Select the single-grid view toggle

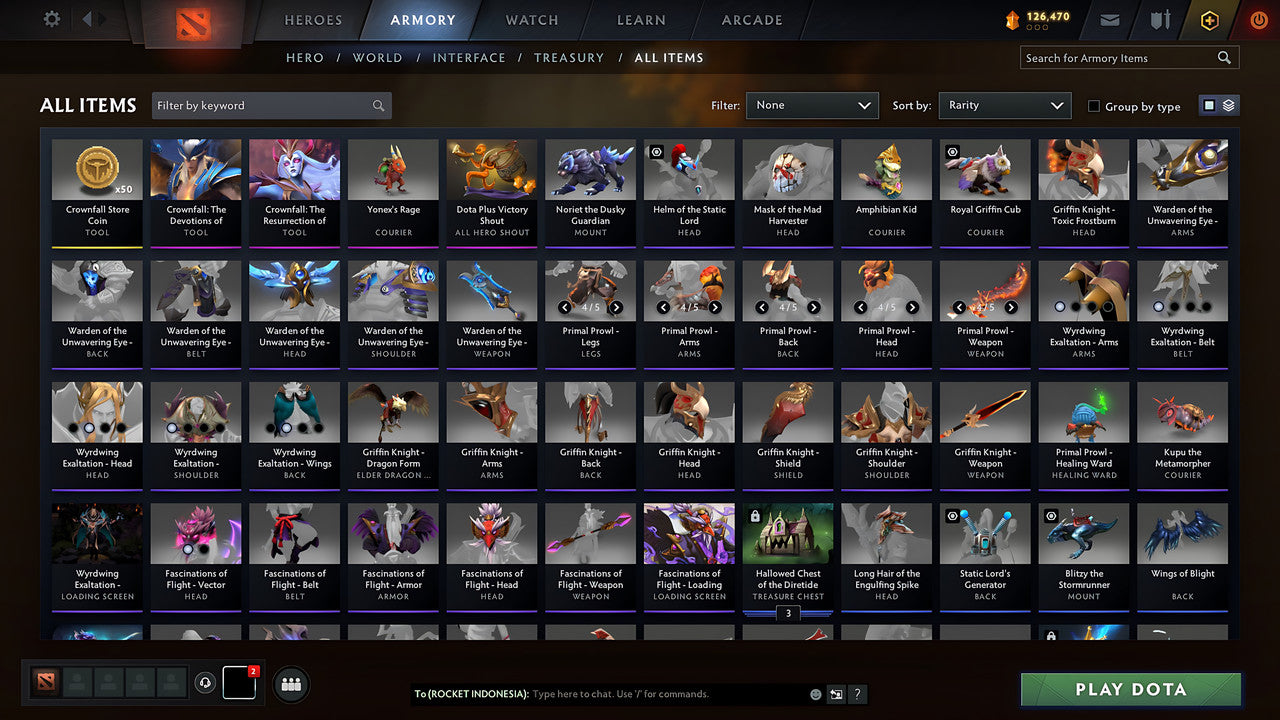coord(1211,104)
